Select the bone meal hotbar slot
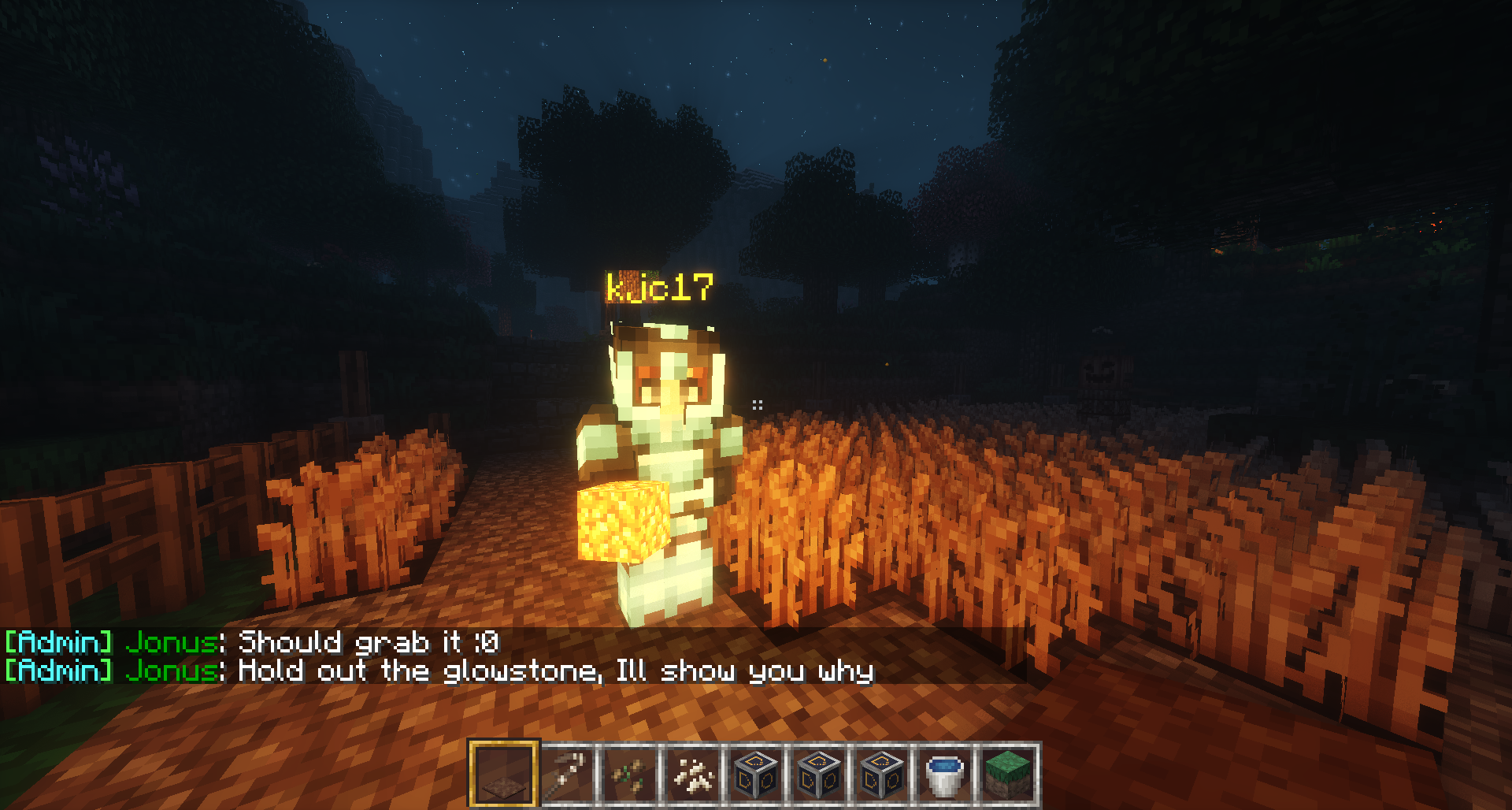 point(693,774)
